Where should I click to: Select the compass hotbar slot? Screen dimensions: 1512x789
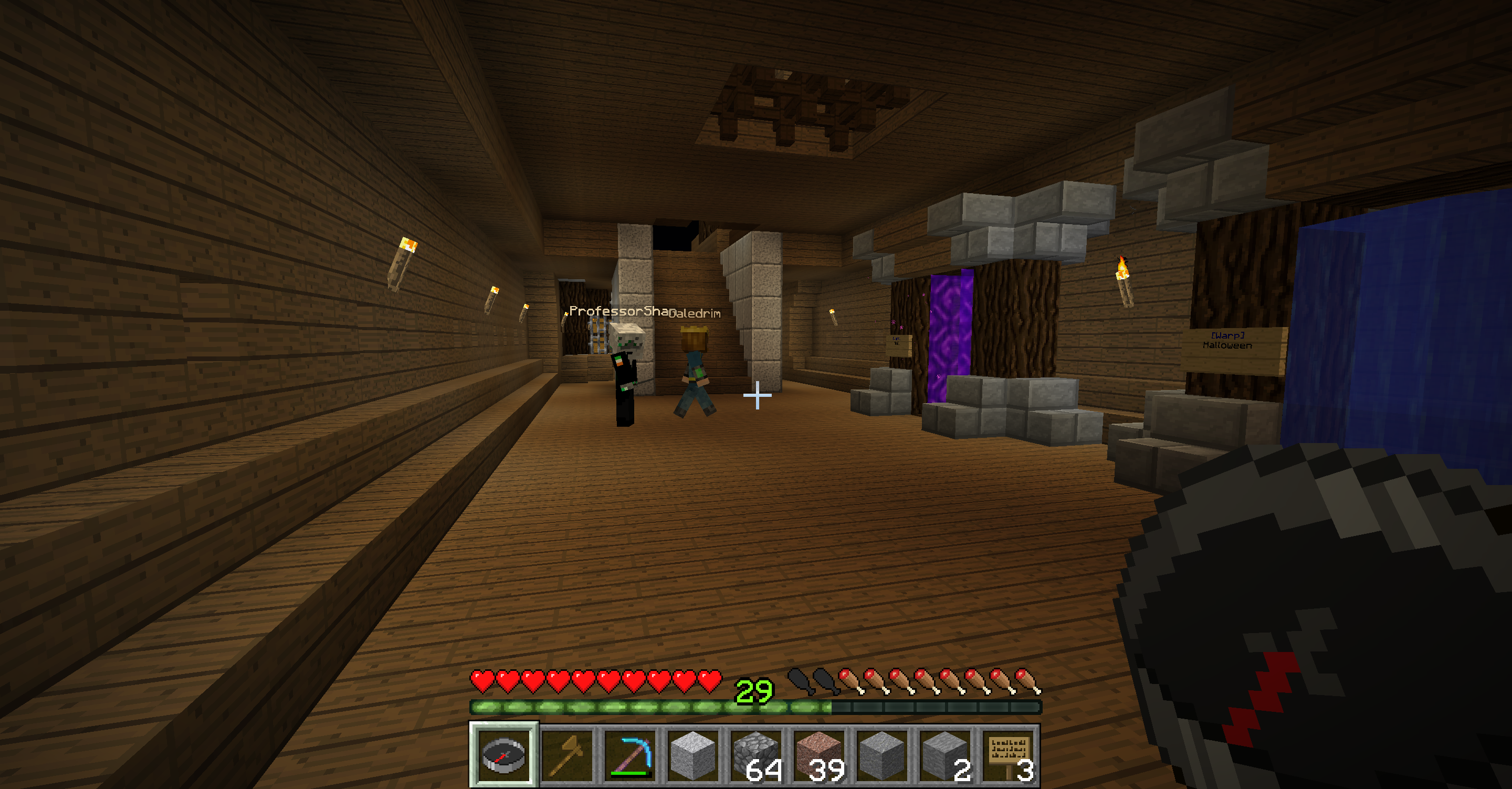[x=503, y=755]
